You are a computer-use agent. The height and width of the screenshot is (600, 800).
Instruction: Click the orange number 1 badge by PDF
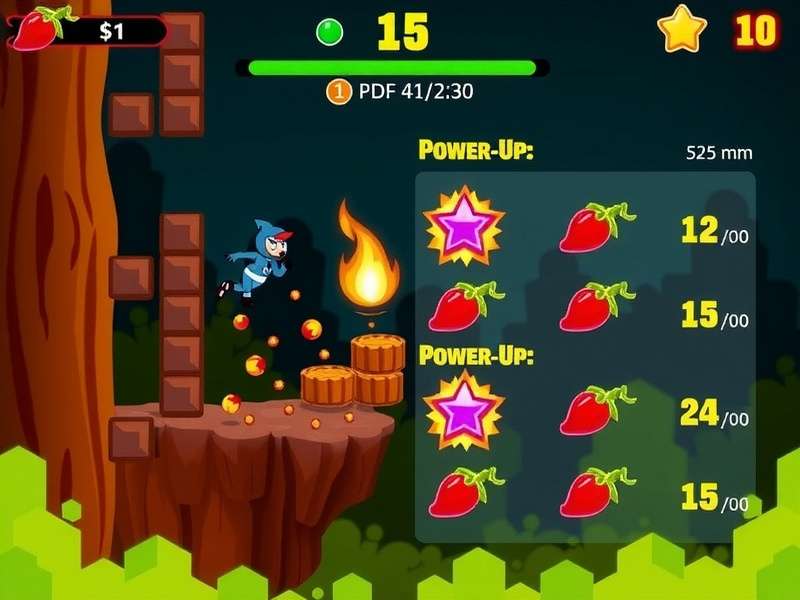339,93
